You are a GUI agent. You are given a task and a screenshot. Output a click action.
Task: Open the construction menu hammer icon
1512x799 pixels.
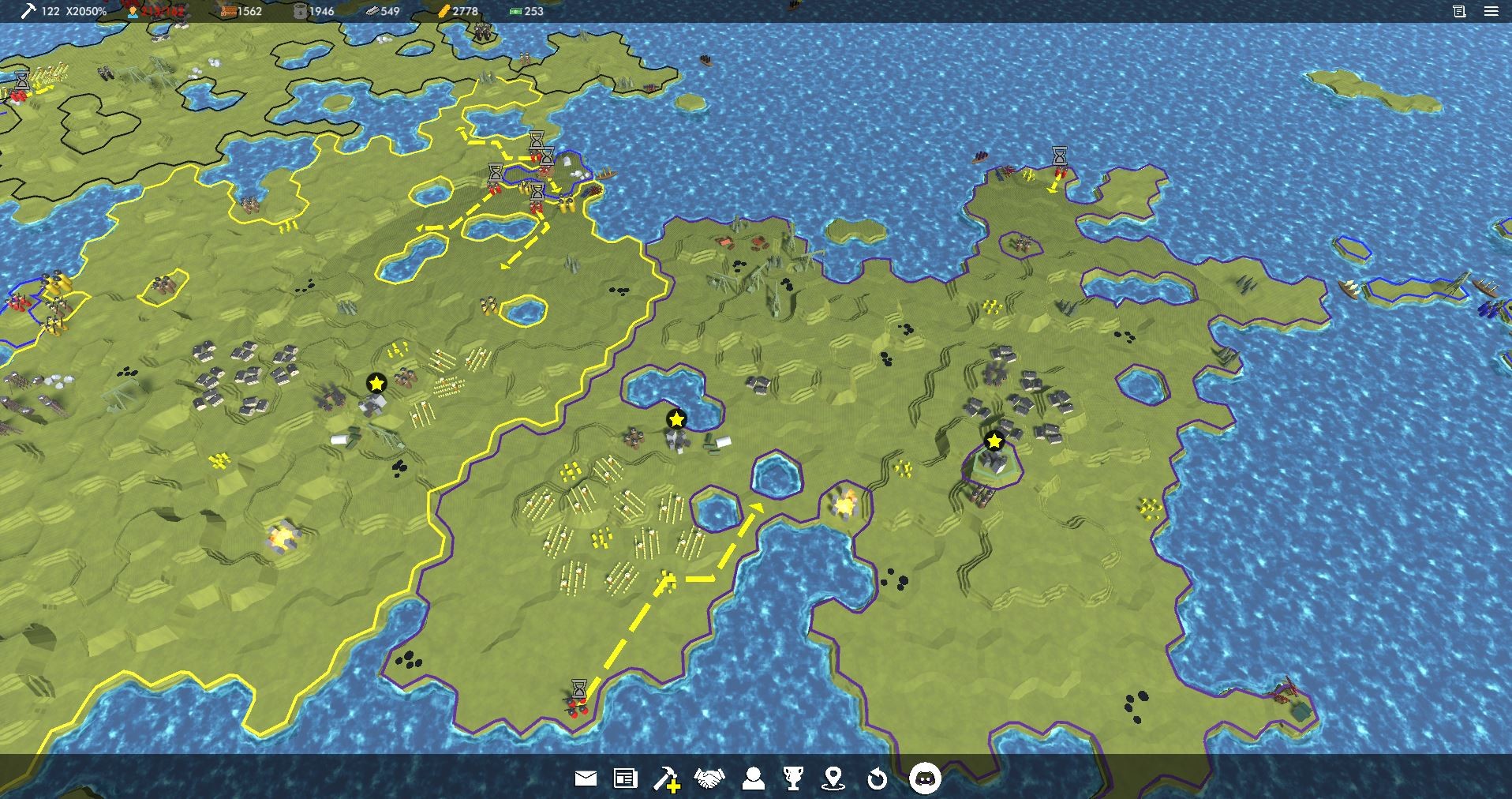coord(667,779)
